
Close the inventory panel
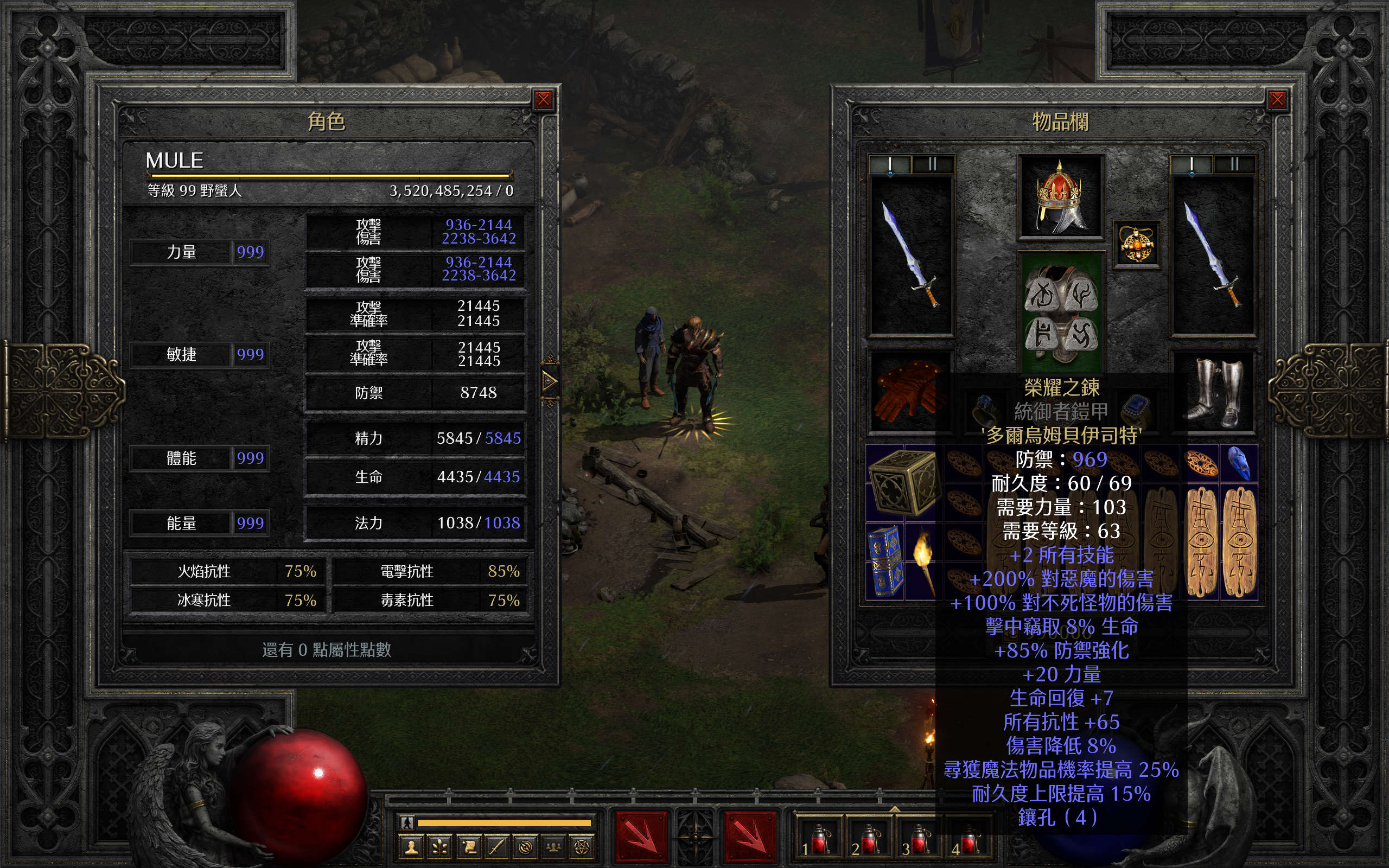(x=1277, y=100)
